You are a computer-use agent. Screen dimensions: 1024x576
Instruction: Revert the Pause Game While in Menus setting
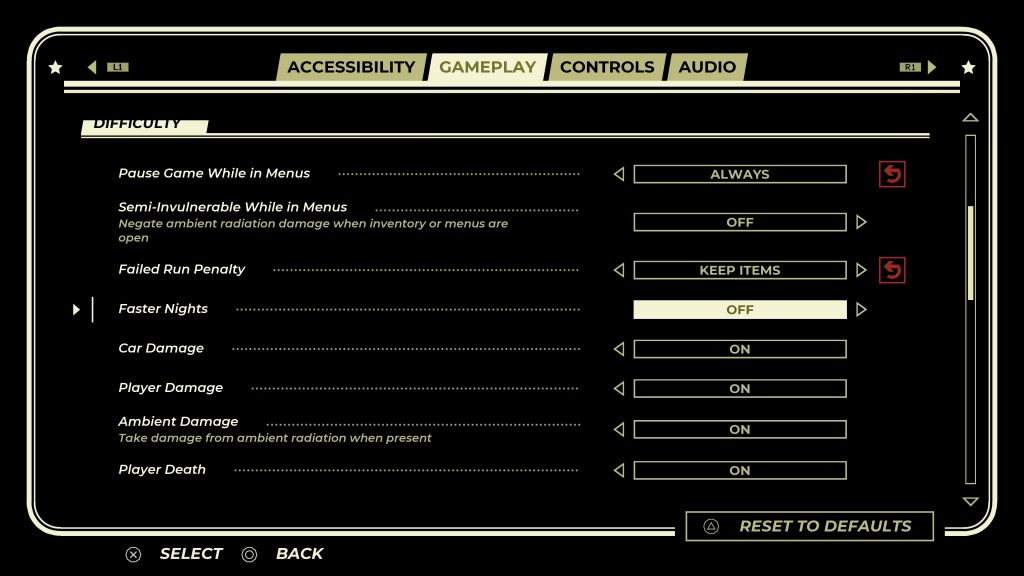[x=891, y=174]
